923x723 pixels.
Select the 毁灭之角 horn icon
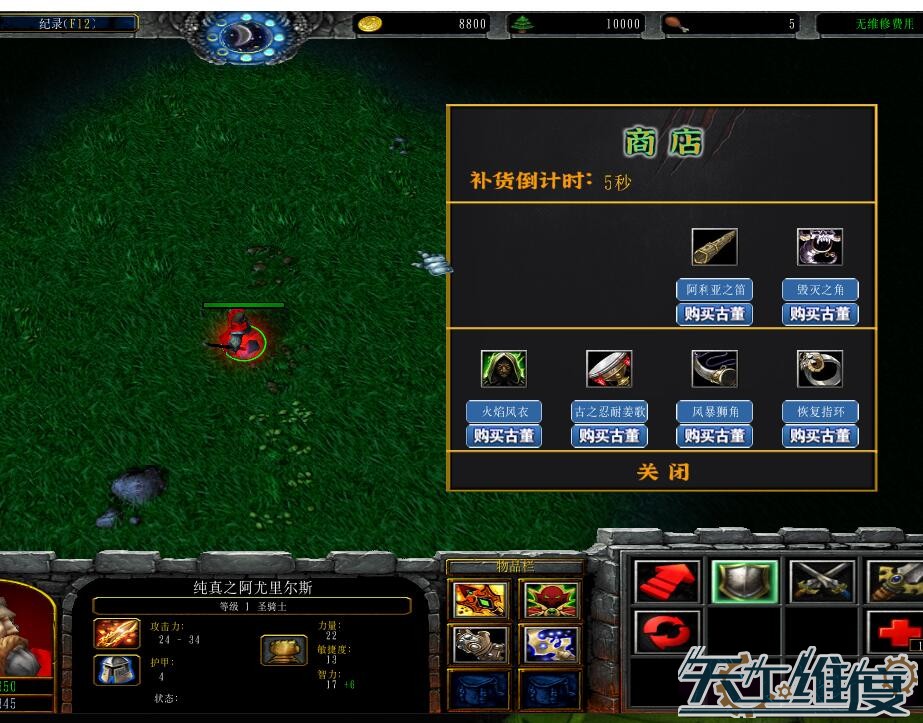pos(820,247)
